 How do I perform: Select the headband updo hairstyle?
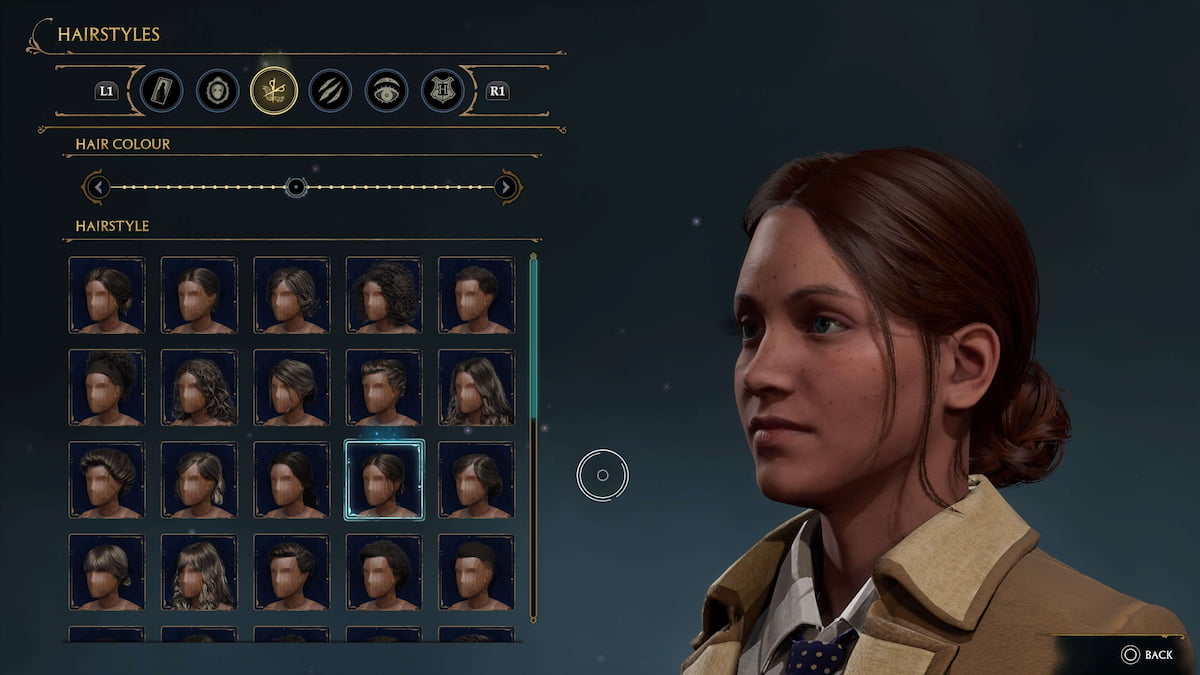pos(107,387)
